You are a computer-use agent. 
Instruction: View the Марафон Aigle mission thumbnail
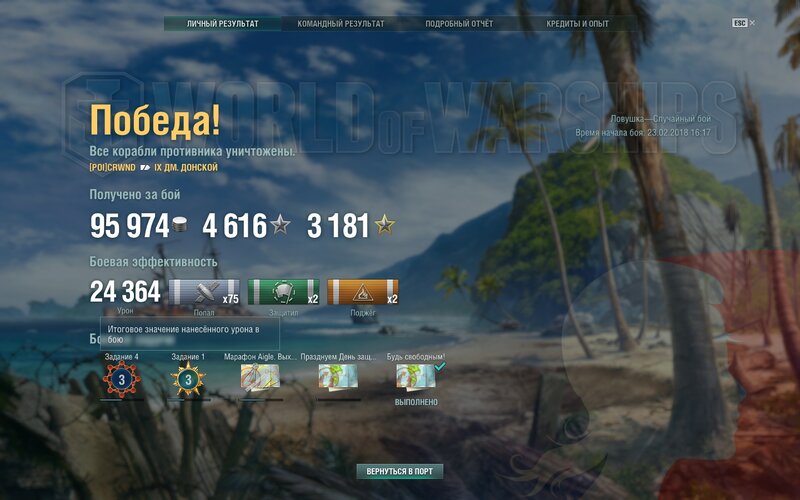(x=259, y=377)
